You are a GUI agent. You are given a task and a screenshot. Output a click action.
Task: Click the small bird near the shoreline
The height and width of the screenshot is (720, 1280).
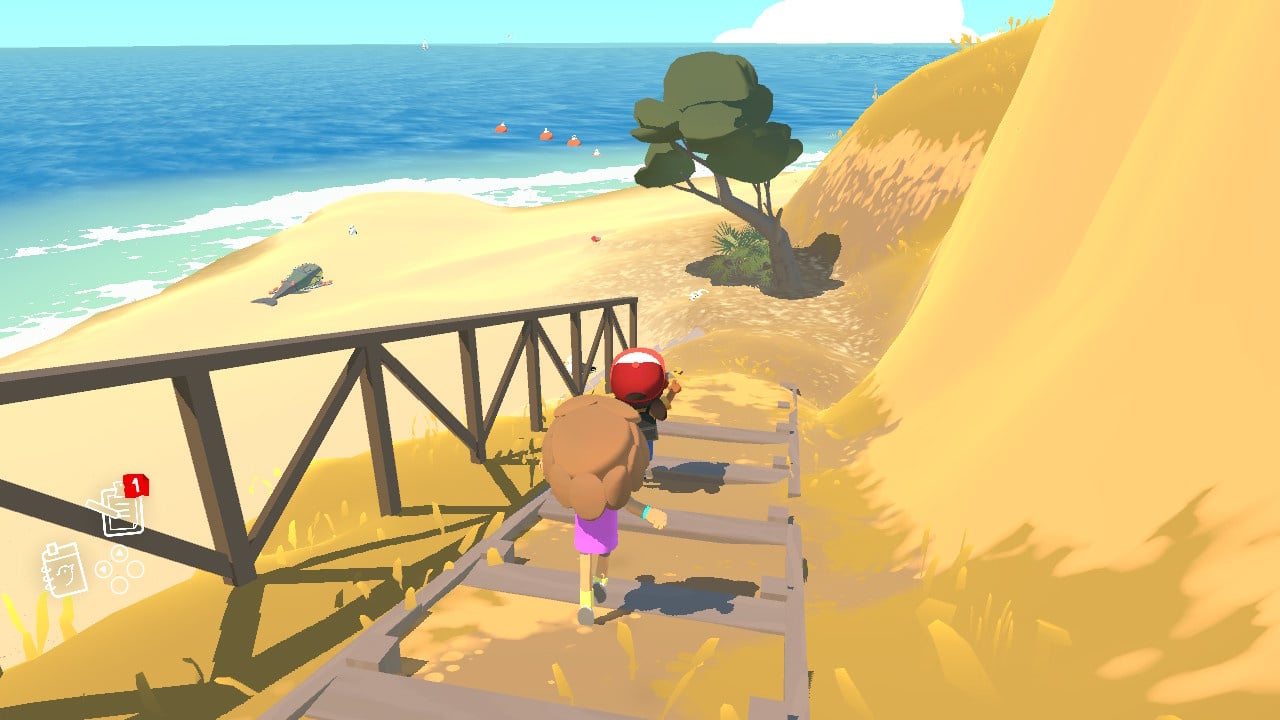pos(352,230)
